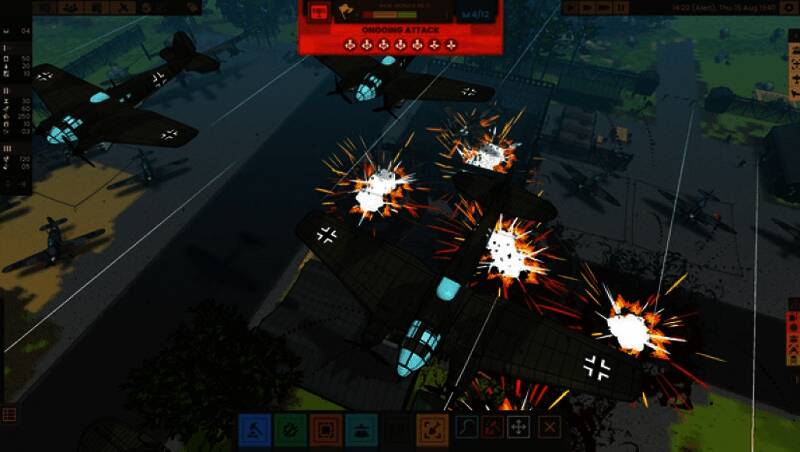Select the blue build category button
Viewport: 800px width, 452px height.
pos(254,430)
